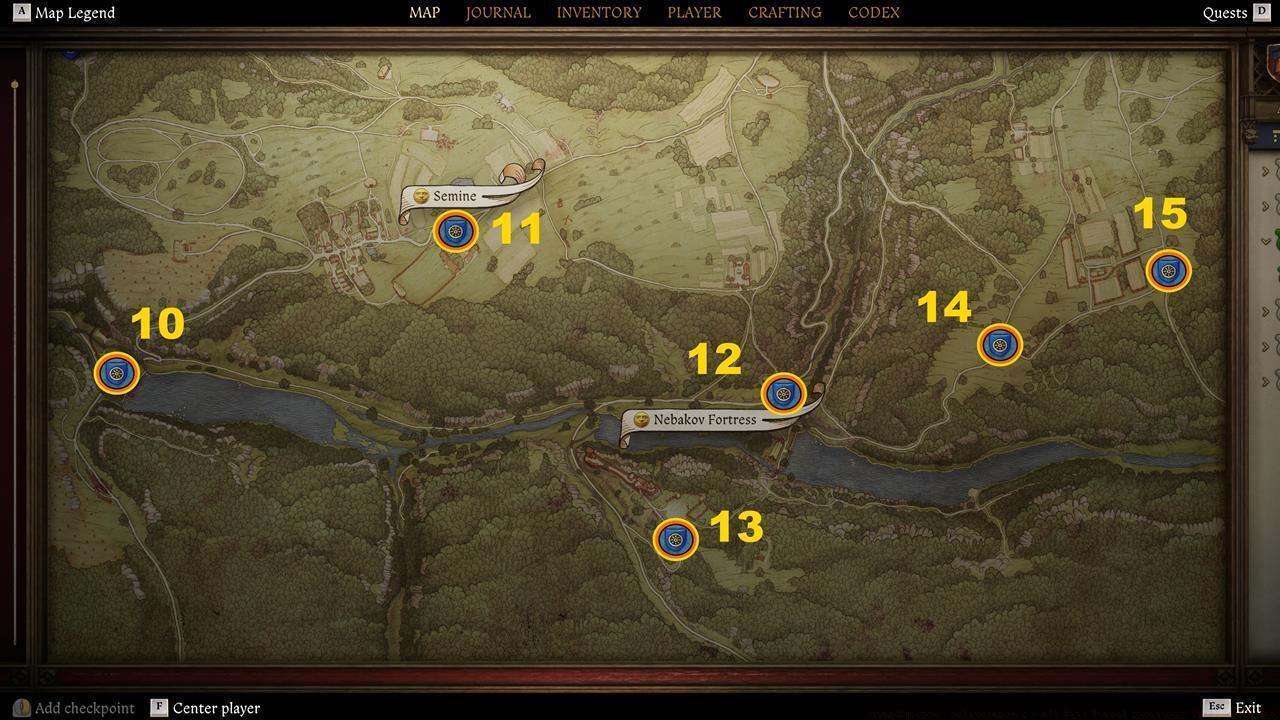This screenshot has height=720, width=1280.
Task: Open the CRAFTING menu
Action: point(784,13)
